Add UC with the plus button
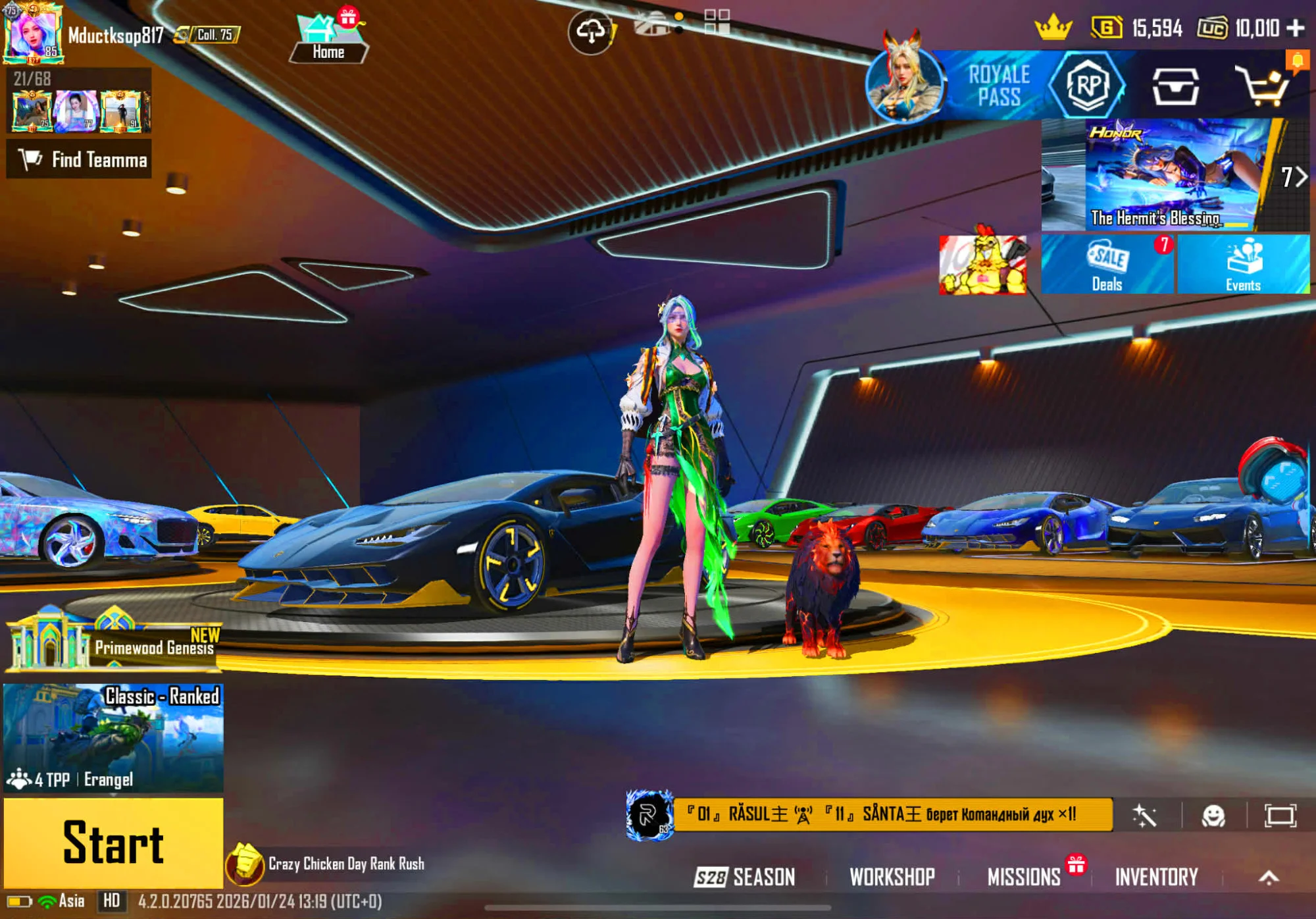 [x=1296, y=28]
